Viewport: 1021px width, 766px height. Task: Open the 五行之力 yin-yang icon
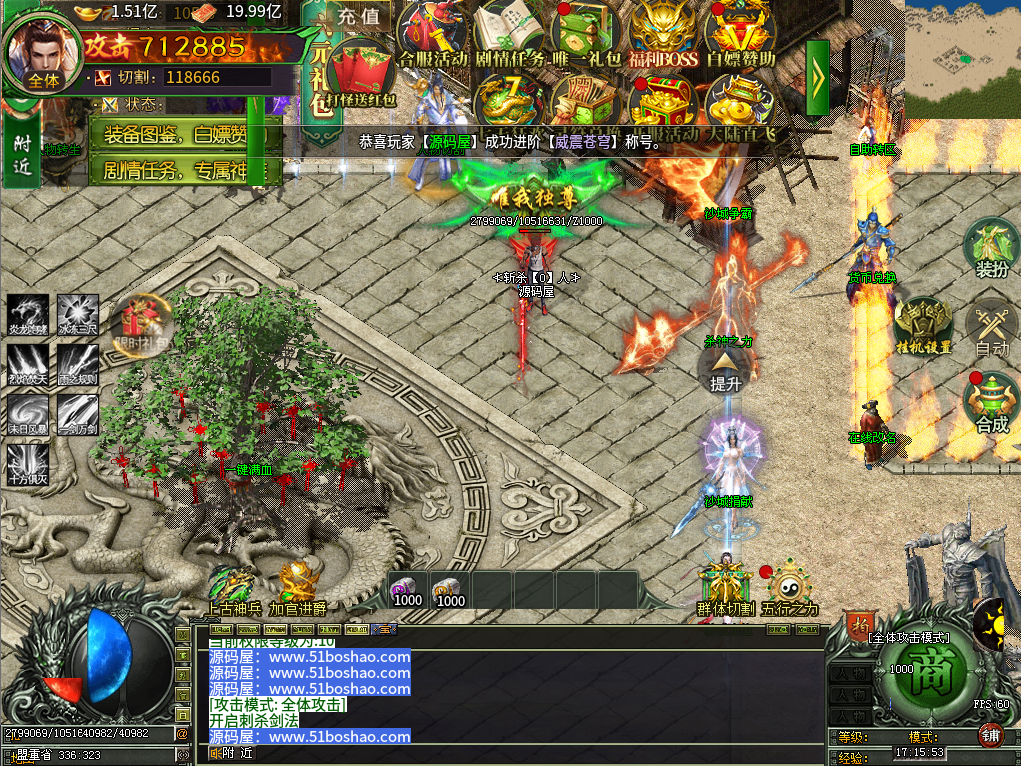[x=789, y=584]
